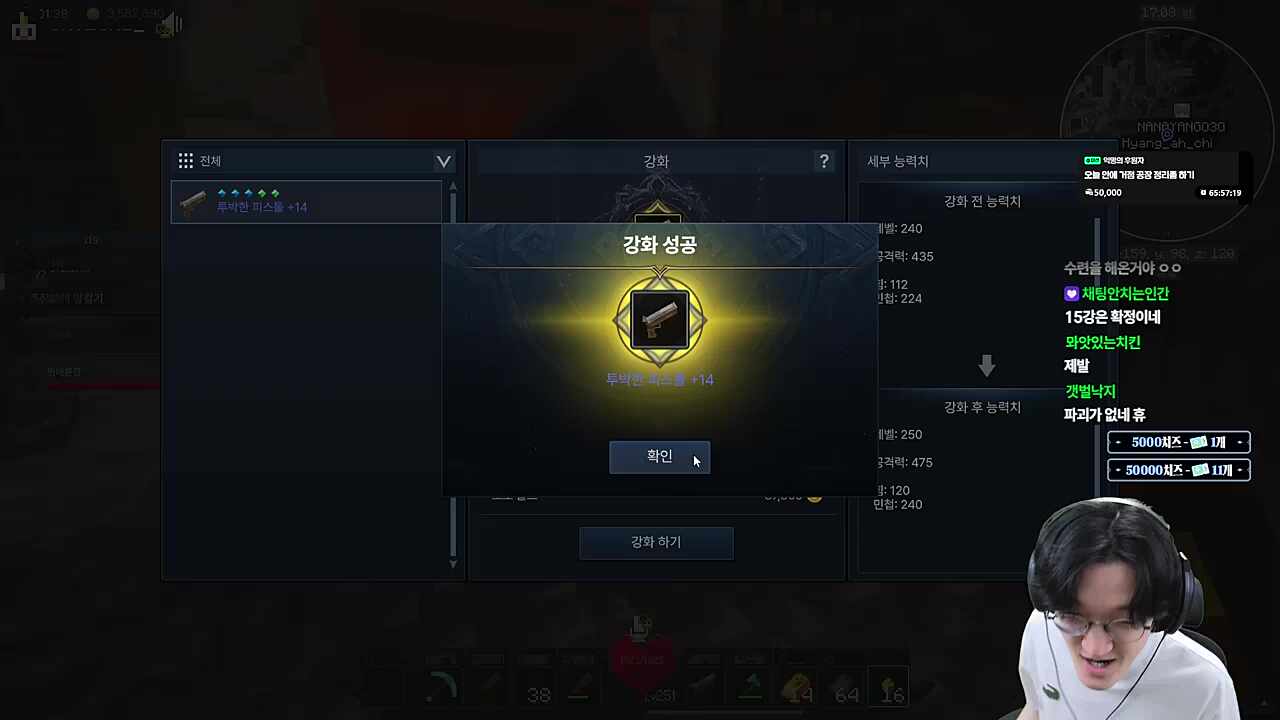Select the speaker icon at top left
1280x720 pixels.
[x=168, y=24]
